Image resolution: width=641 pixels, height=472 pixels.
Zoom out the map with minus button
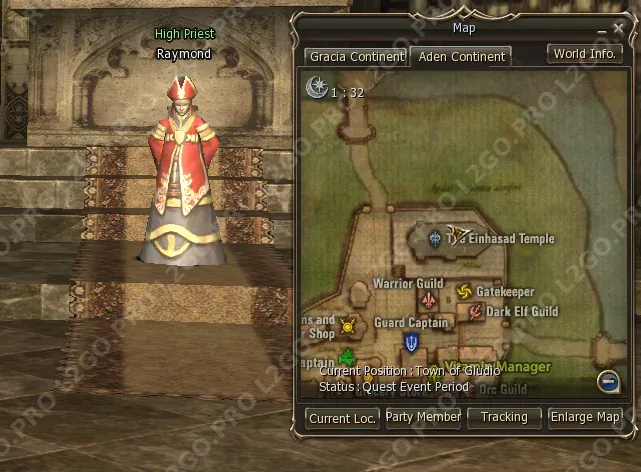click(x=608, y=380)
